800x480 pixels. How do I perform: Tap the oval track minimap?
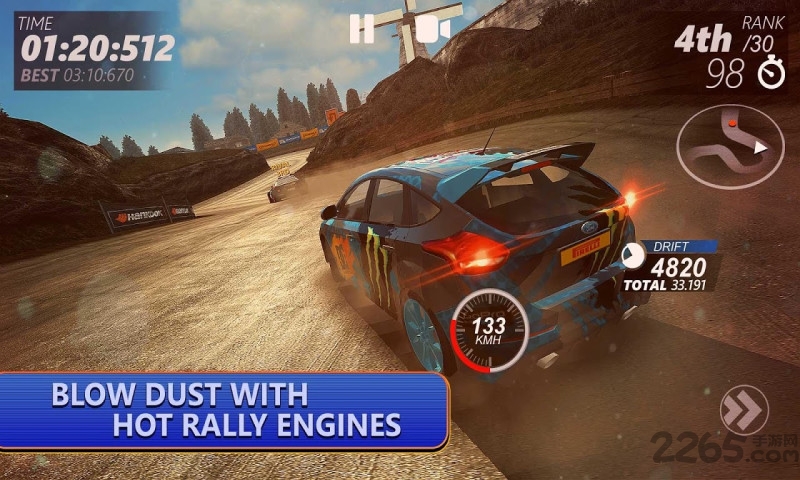pos(730,148)
